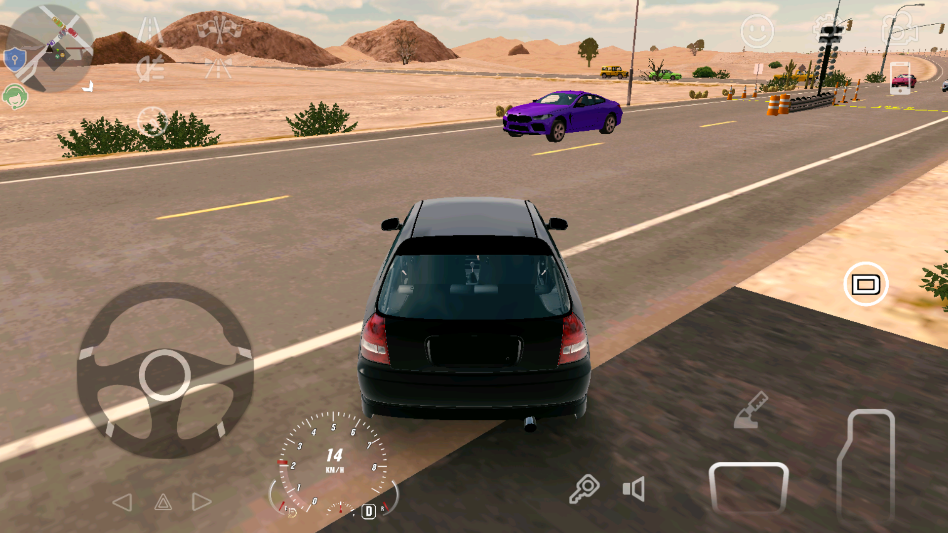Sound the horn icon
The width and height of the screenshot is (948, 533).
(x=633, y=489)
